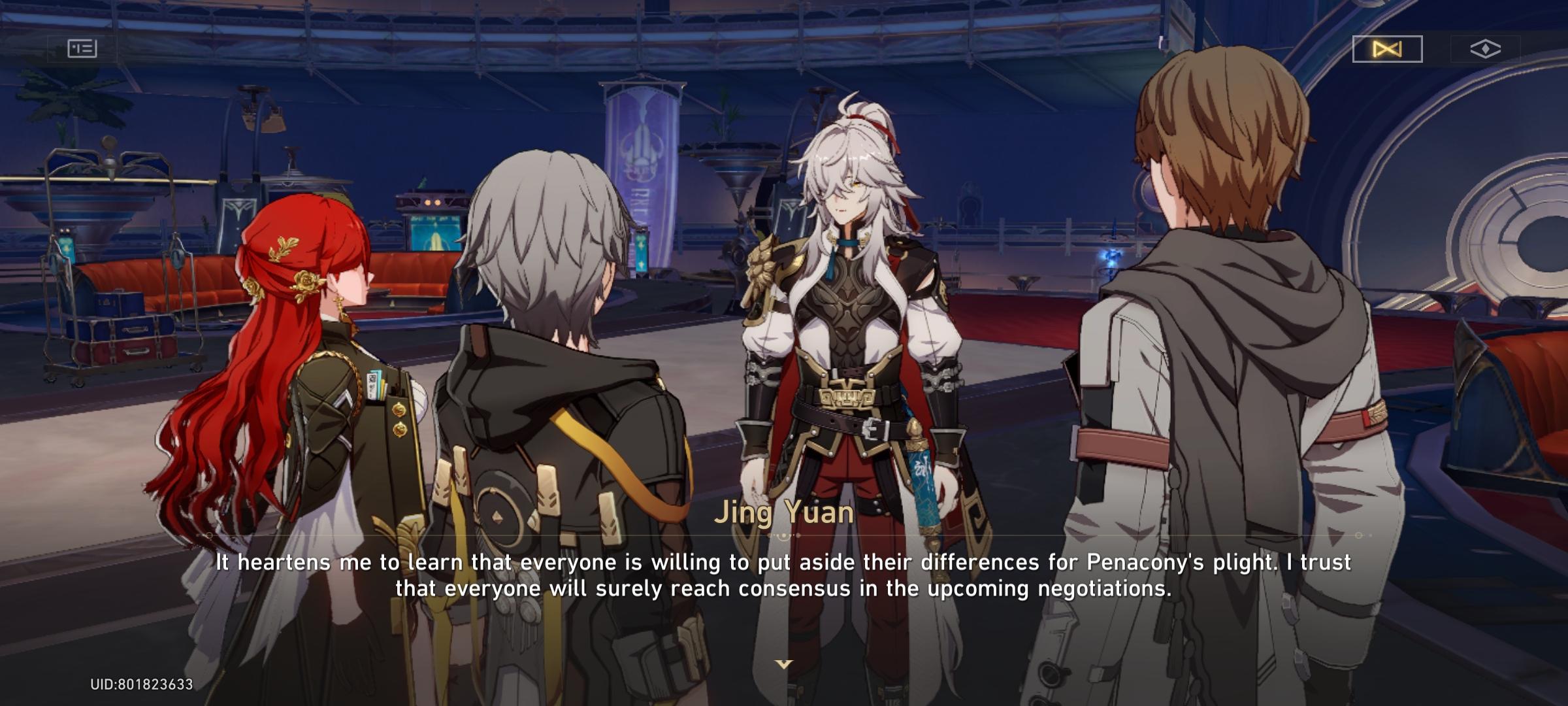Open the dialogue history log

(x=84, y=48)
